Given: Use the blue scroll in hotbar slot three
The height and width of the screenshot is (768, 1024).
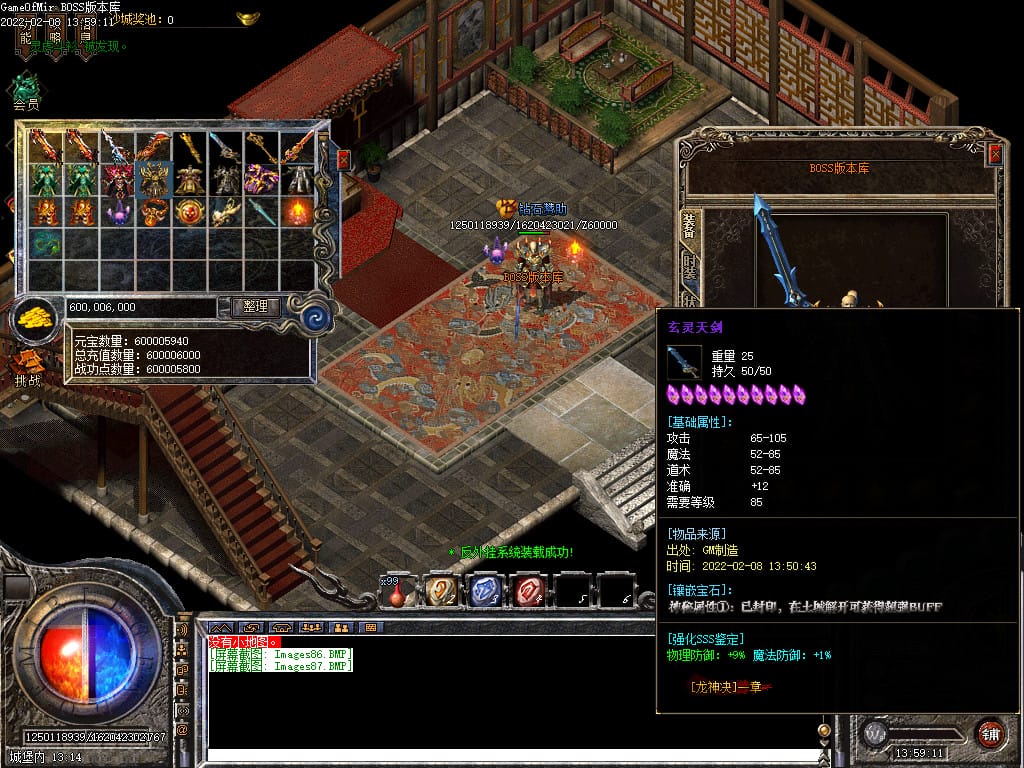Looking at the screenshot, I should coord(486,591).
